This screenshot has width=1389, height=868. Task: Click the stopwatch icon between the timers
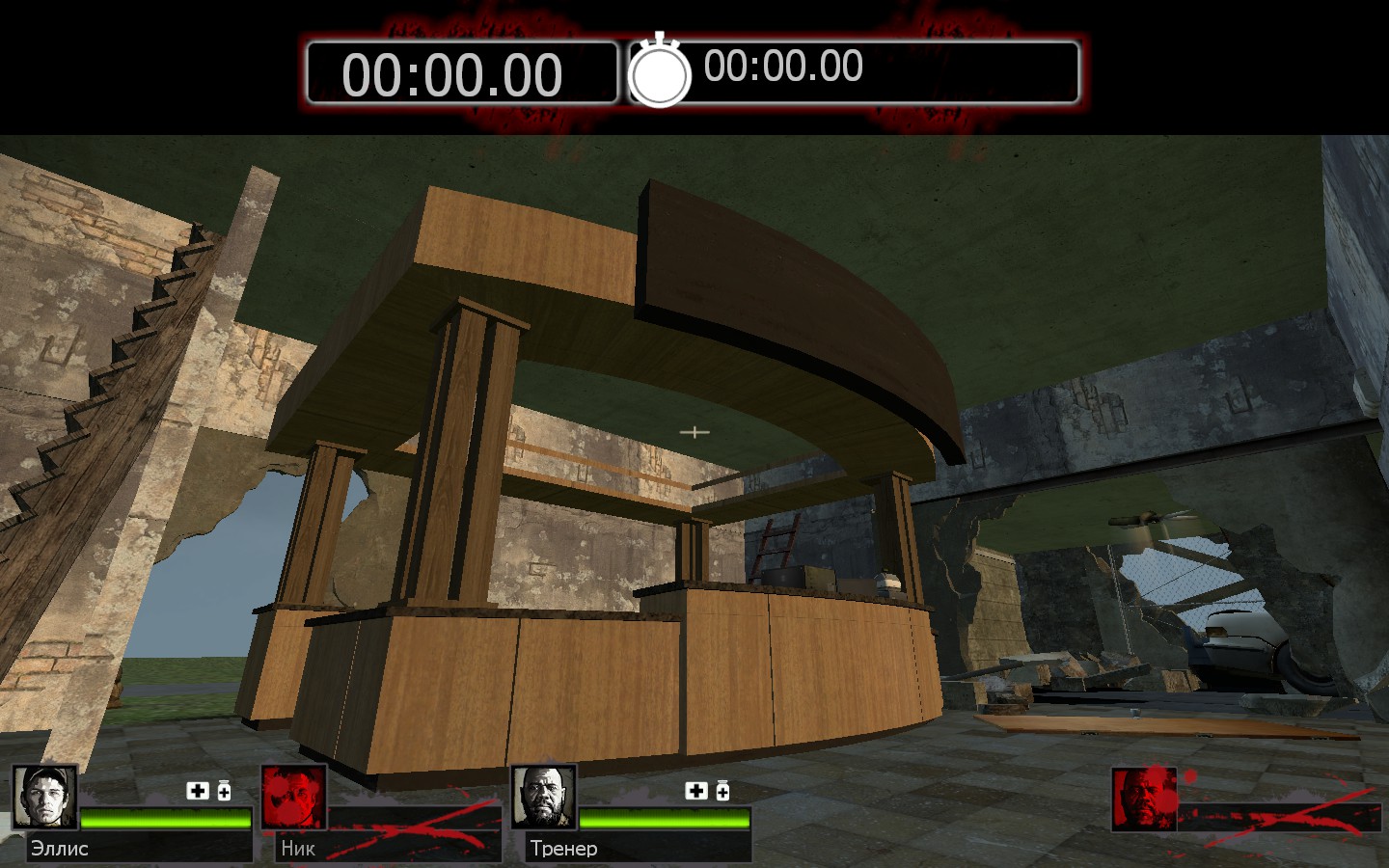660,71
